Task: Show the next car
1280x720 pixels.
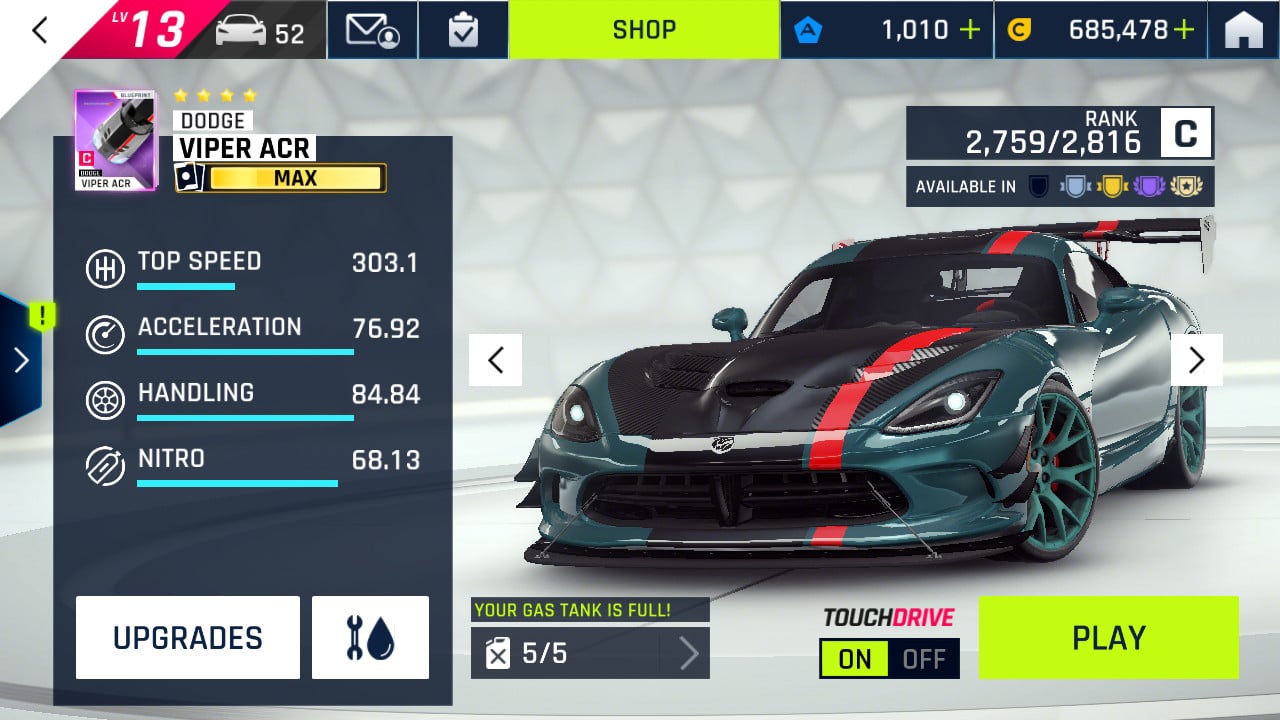Action: tap(1196, 360)
